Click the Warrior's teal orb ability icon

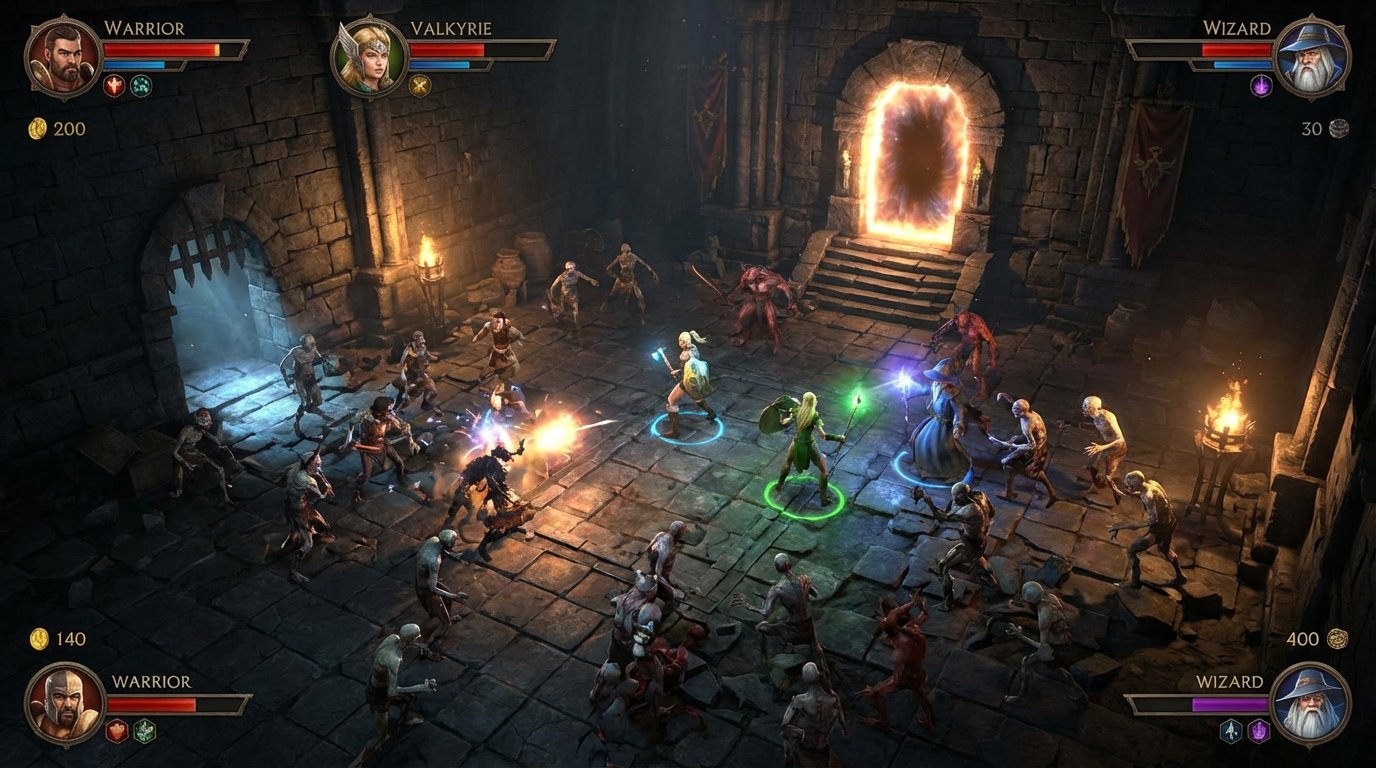tap(141, 86)
